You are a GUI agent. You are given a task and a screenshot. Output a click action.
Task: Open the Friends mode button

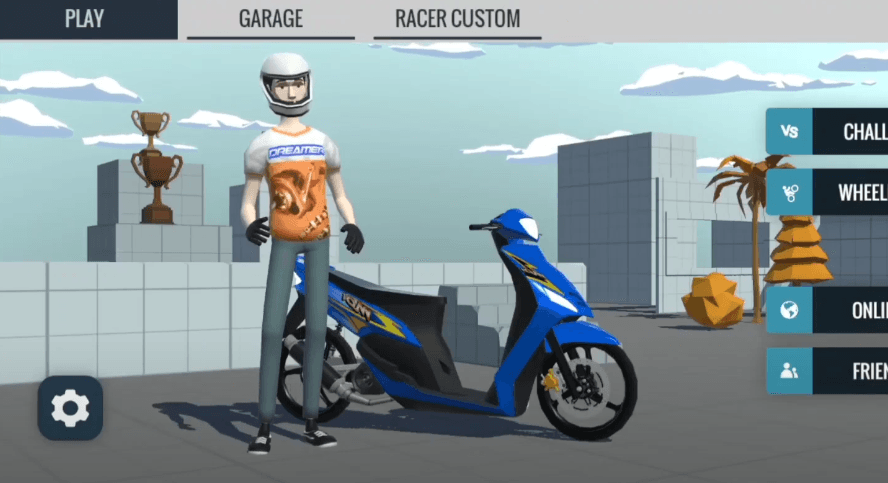coord(828,371)
